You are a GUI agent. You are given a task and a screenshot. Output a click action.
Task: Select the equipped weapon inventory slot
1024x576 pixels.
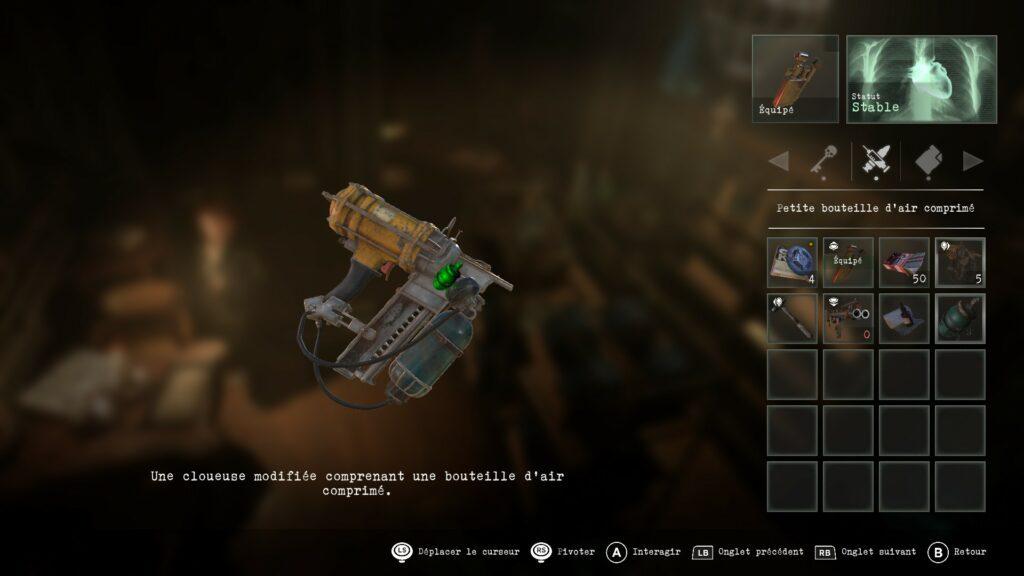(848, 262)
